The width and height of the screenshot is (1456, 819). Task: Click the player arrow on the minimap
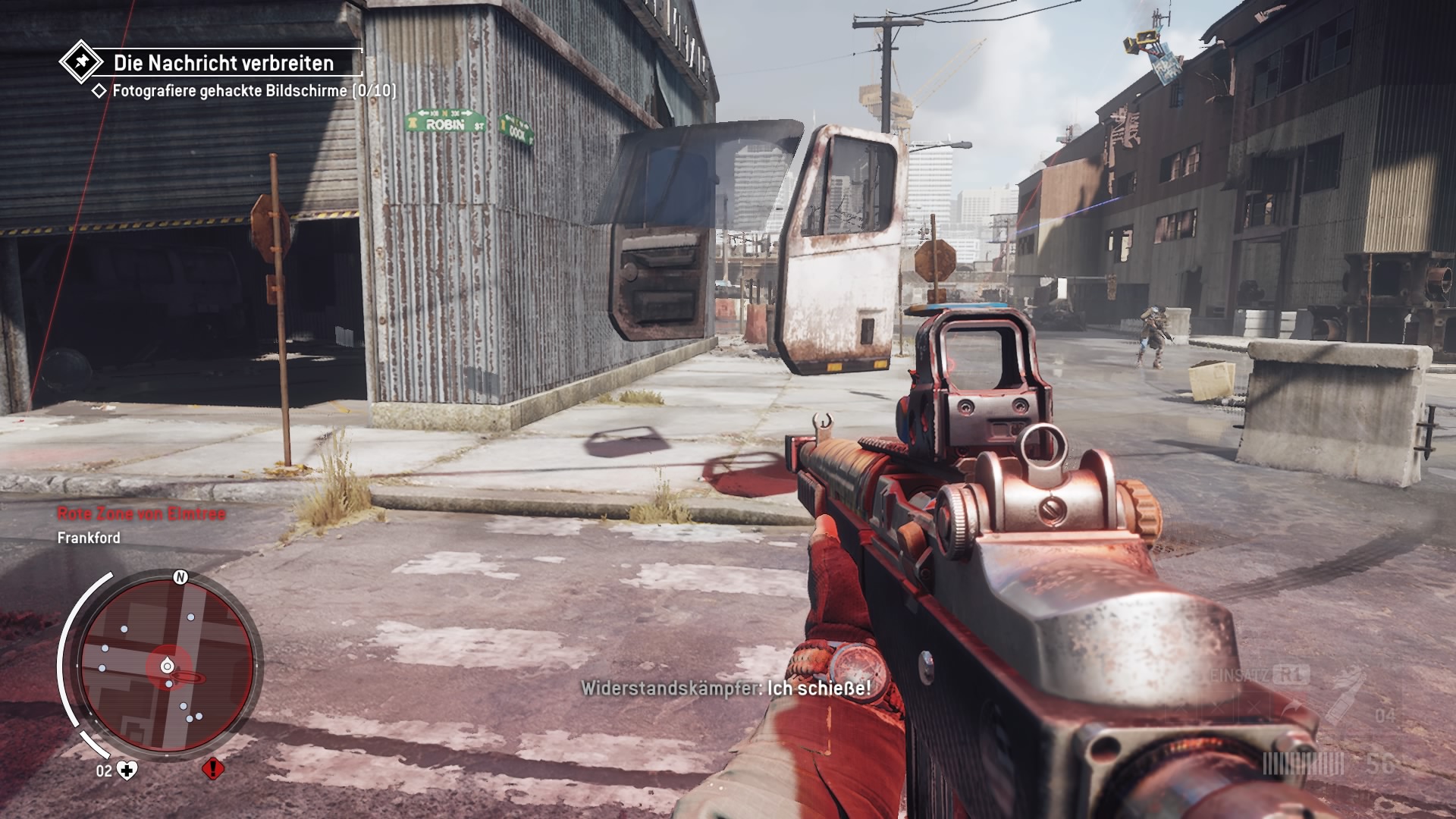pyautogui.click(x=168, y=667)
